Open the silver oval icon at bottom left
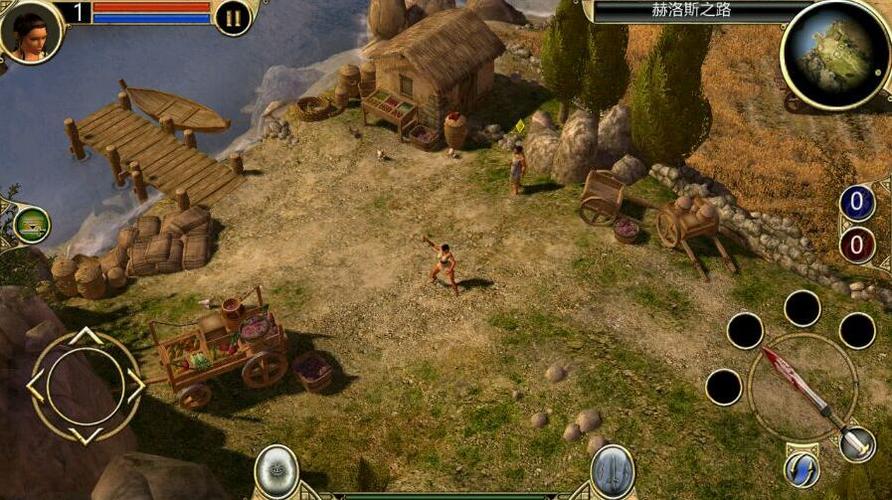 (x=277, y=470)
